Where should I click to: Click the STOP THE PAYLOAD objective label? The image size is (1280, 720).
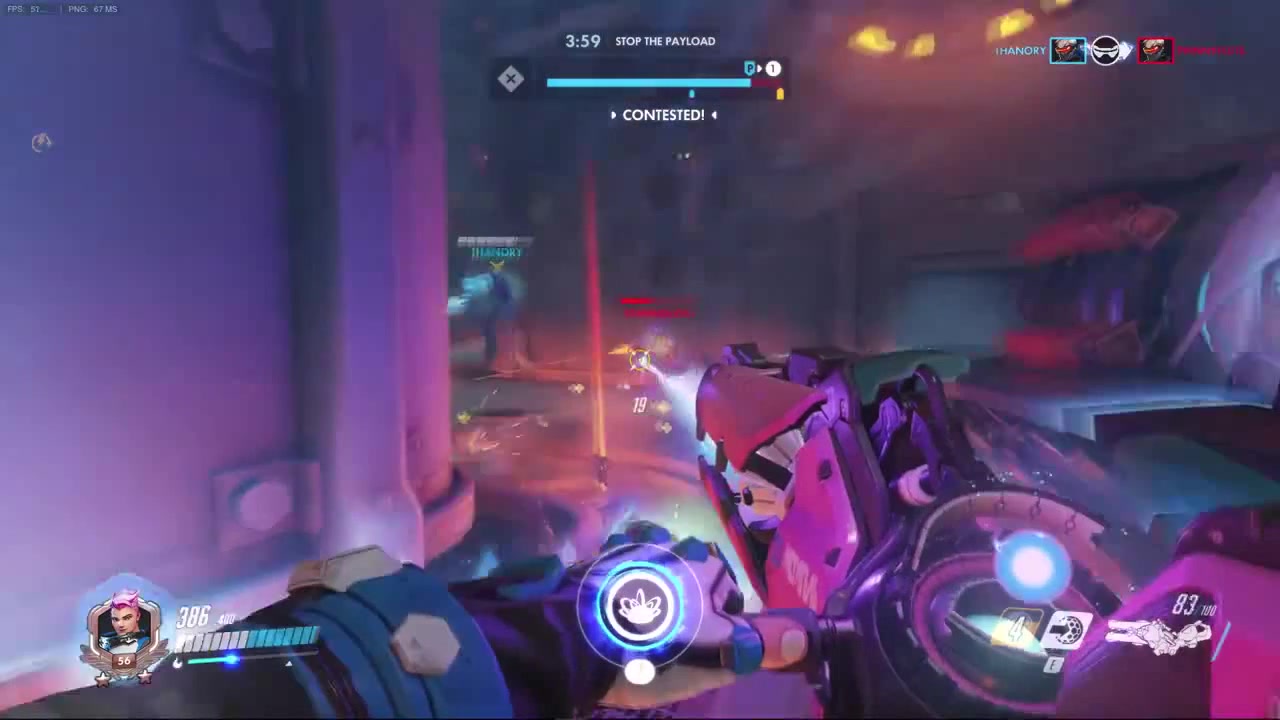click(665, 41)
